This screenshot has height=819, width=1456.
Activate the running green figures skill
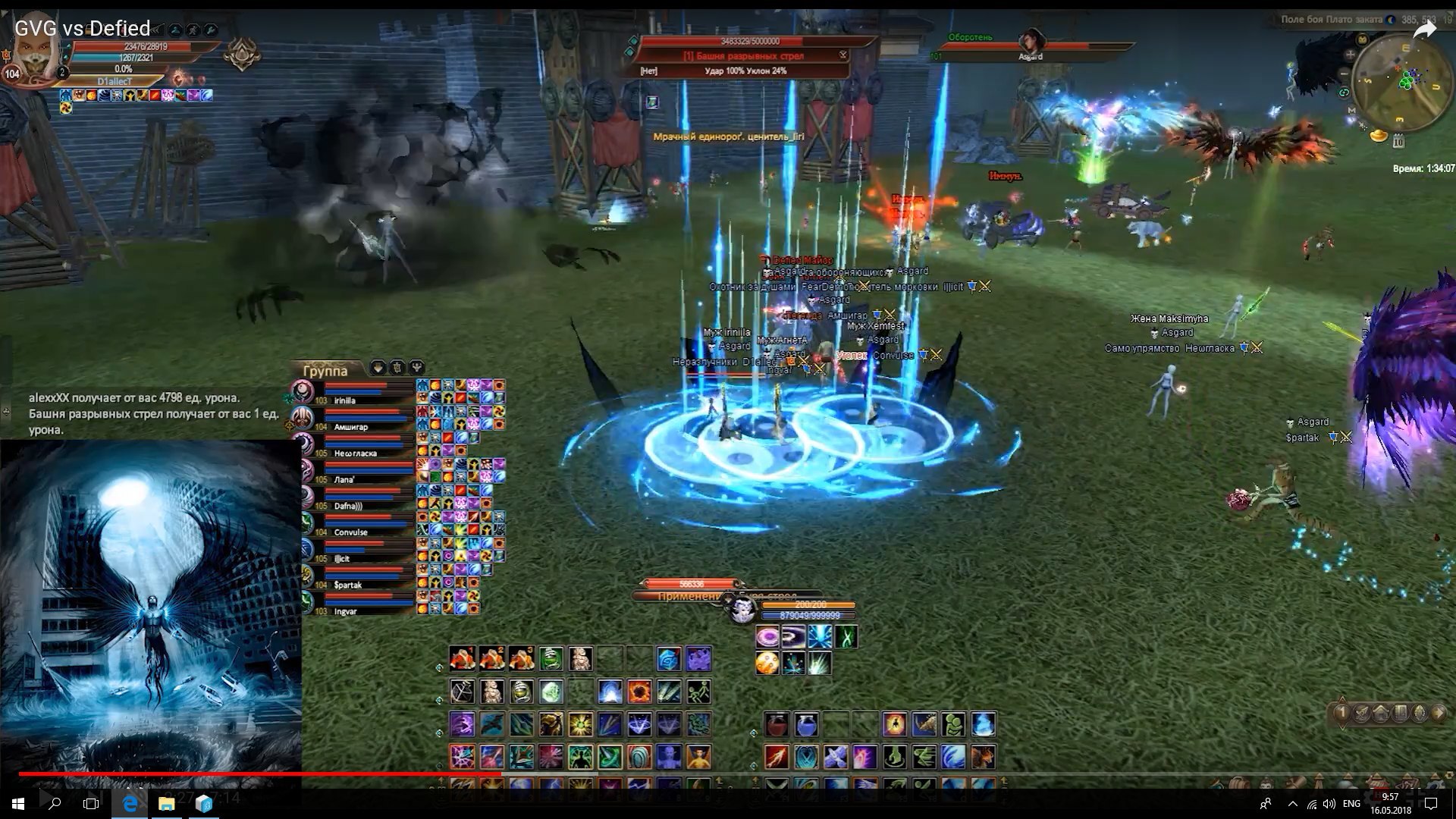coord(698,692)
